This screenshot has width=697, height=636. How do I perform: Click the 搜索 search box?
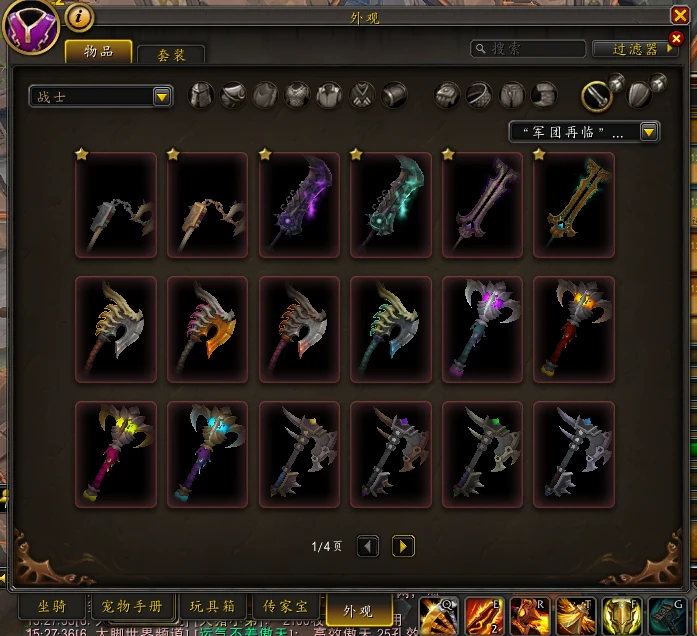[530, 48]
